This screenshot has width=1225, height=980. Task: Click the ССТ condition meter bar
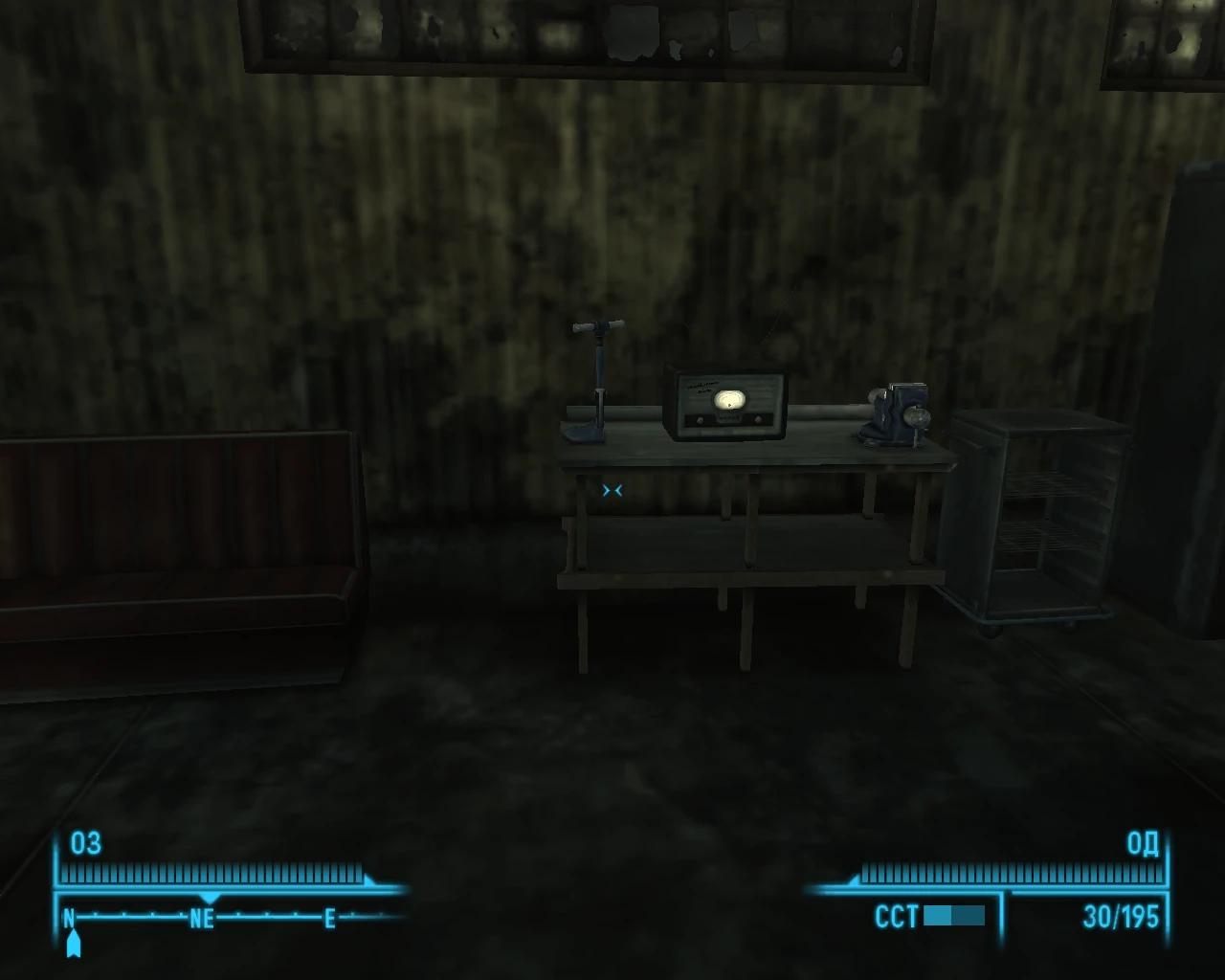tap(954, 916)
